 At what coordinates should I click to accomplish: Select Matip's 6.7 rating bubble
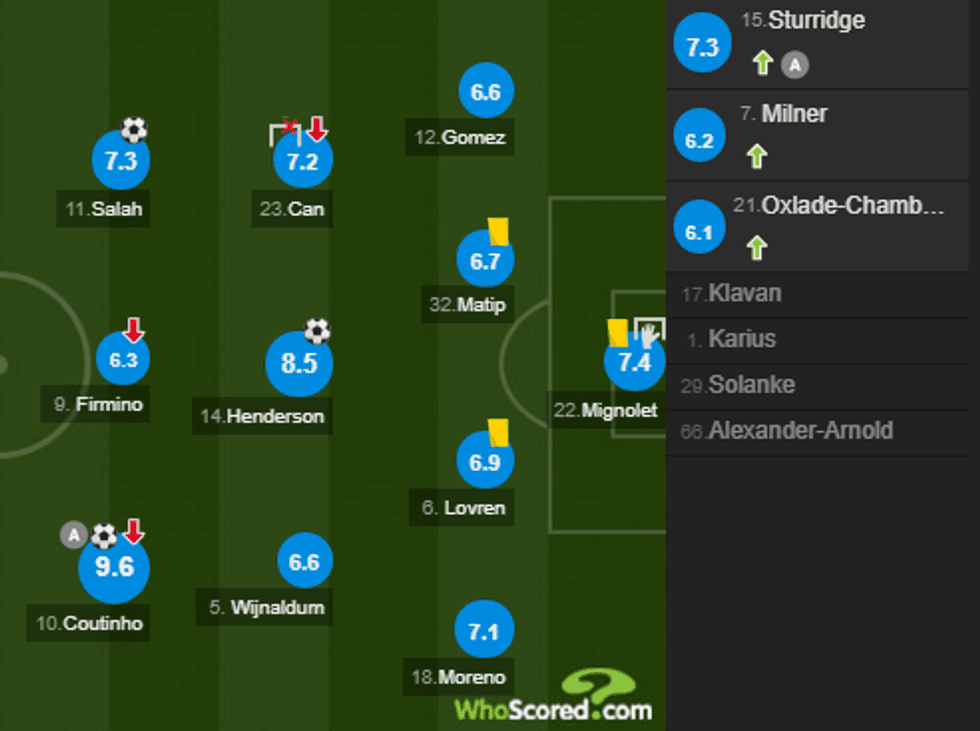(x=485, y=262)
